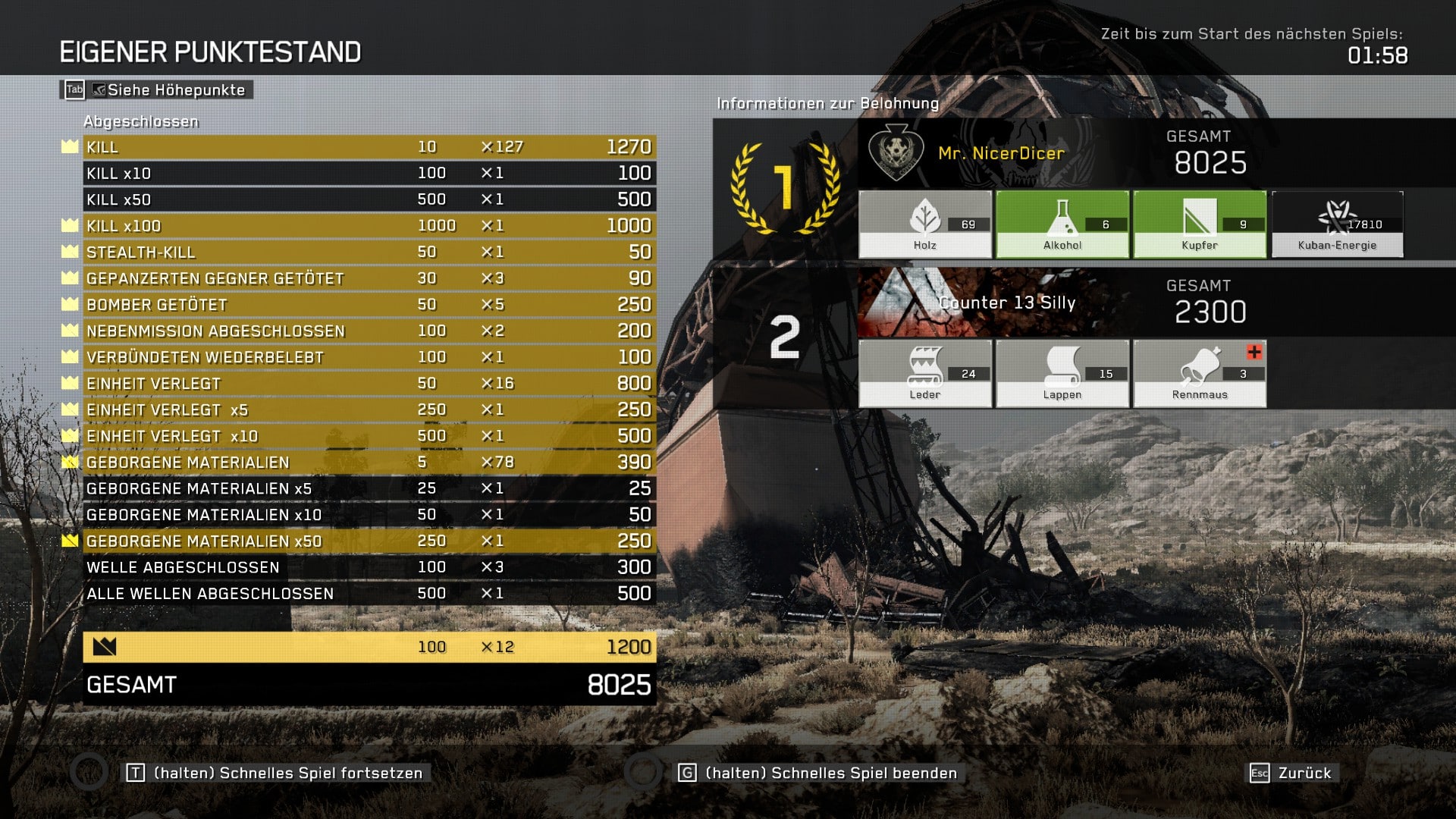Select the KILL x100 score row

pyautogui.click(x=369, y=226)
